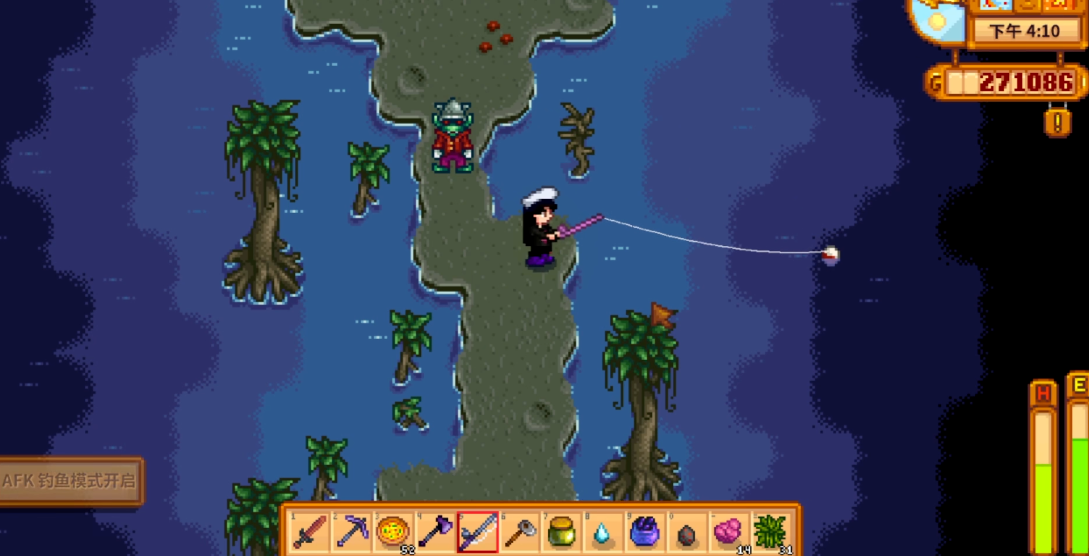Click the AFK fishing mode notice
The width and height of the screenshot is (1089, 556).
pos(70,480)
